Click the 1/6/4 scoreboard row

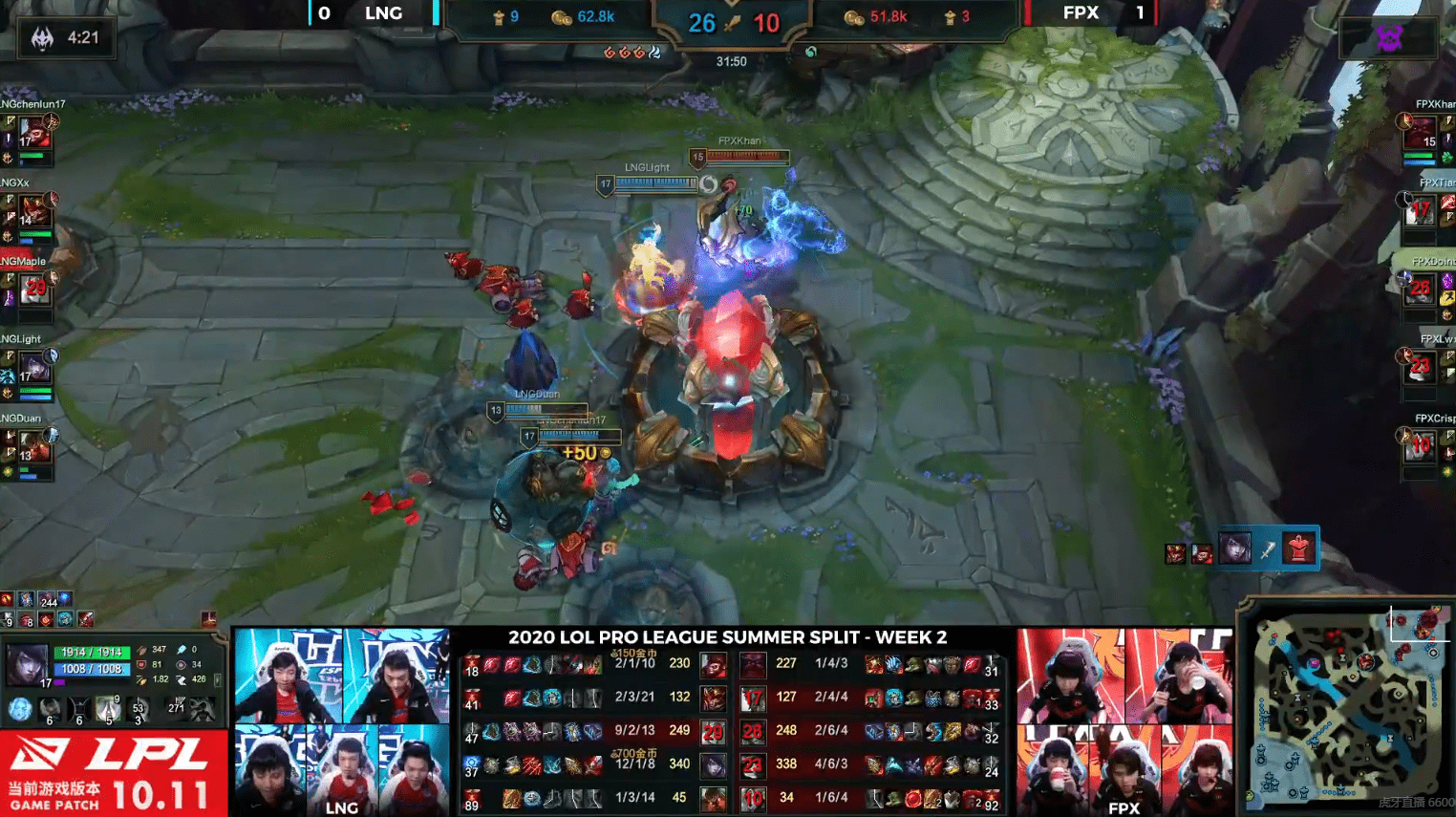pyautogui.click(x=869, y=798)
